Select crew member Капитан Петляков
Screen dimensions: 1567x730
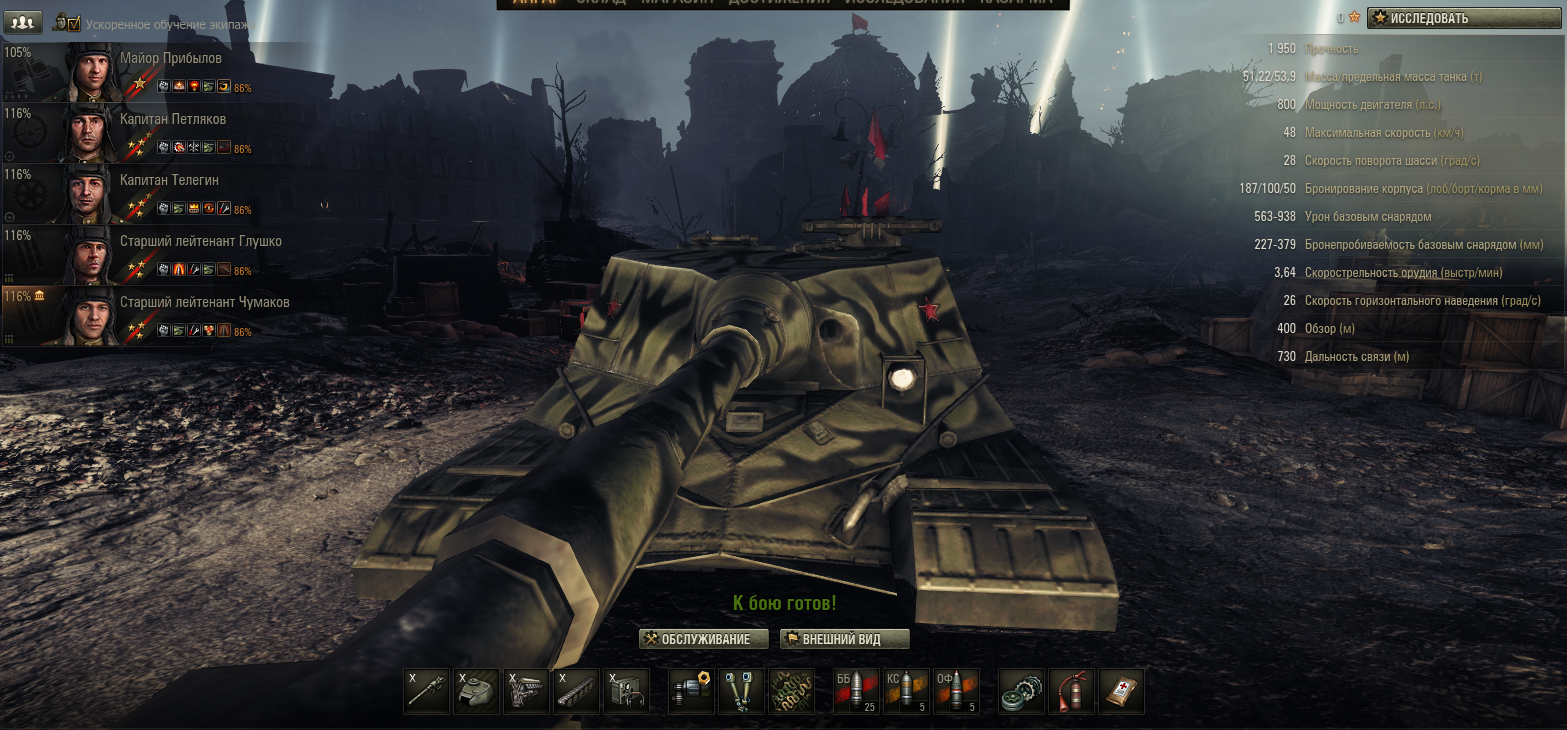(170, 133)
